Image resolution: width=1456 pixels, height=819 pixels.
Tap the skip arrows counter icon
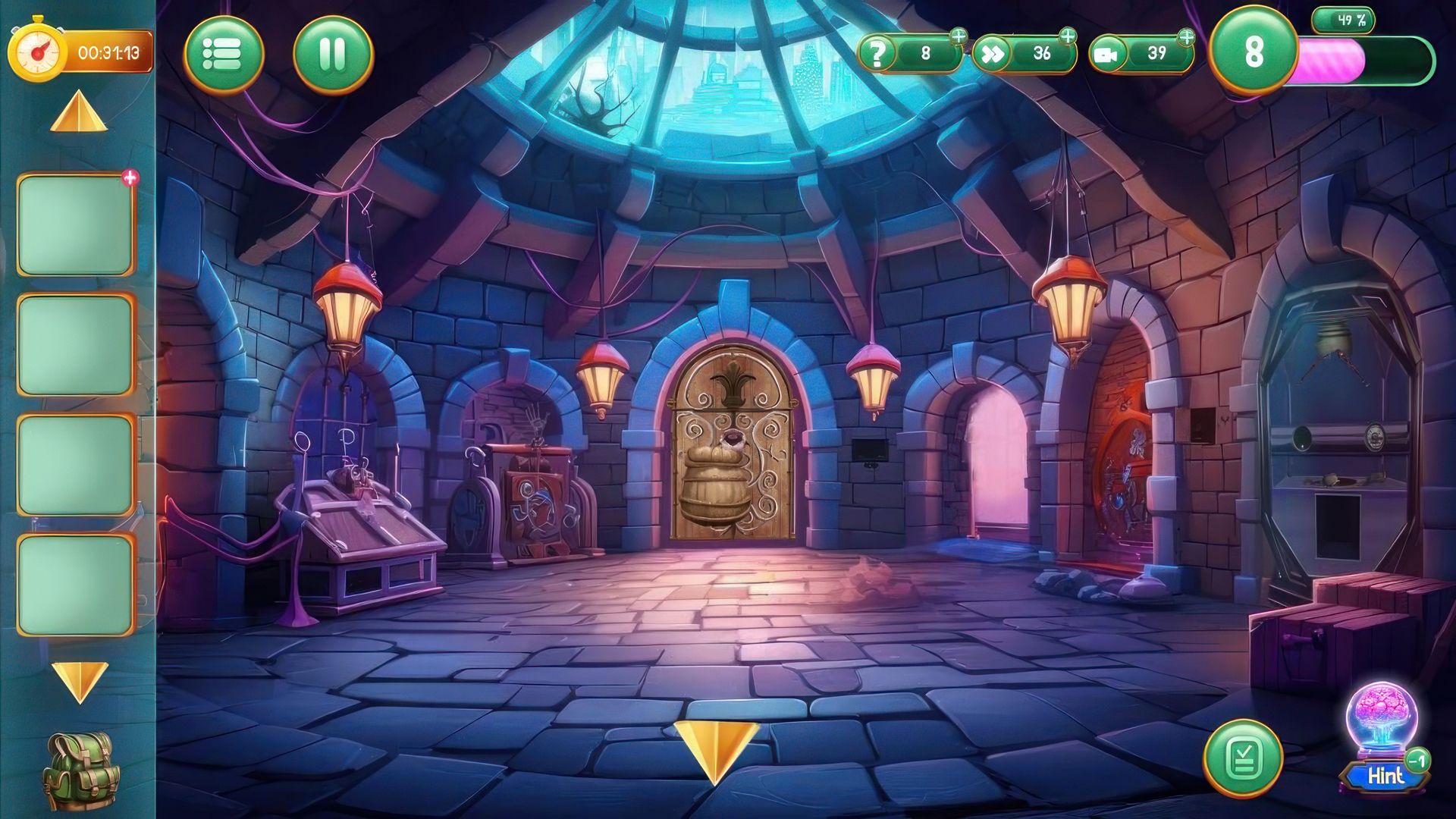pos(992,54)
